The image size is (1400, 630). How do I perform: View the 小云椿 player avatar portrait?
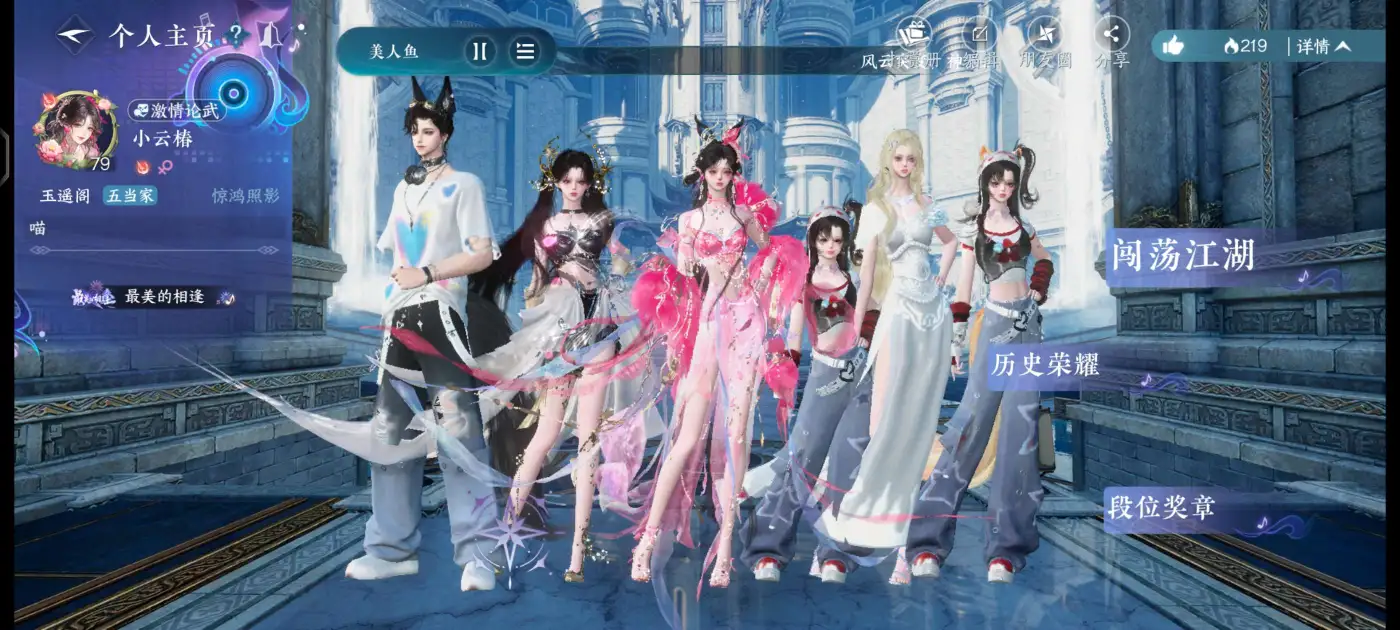[x=75, y=130]
